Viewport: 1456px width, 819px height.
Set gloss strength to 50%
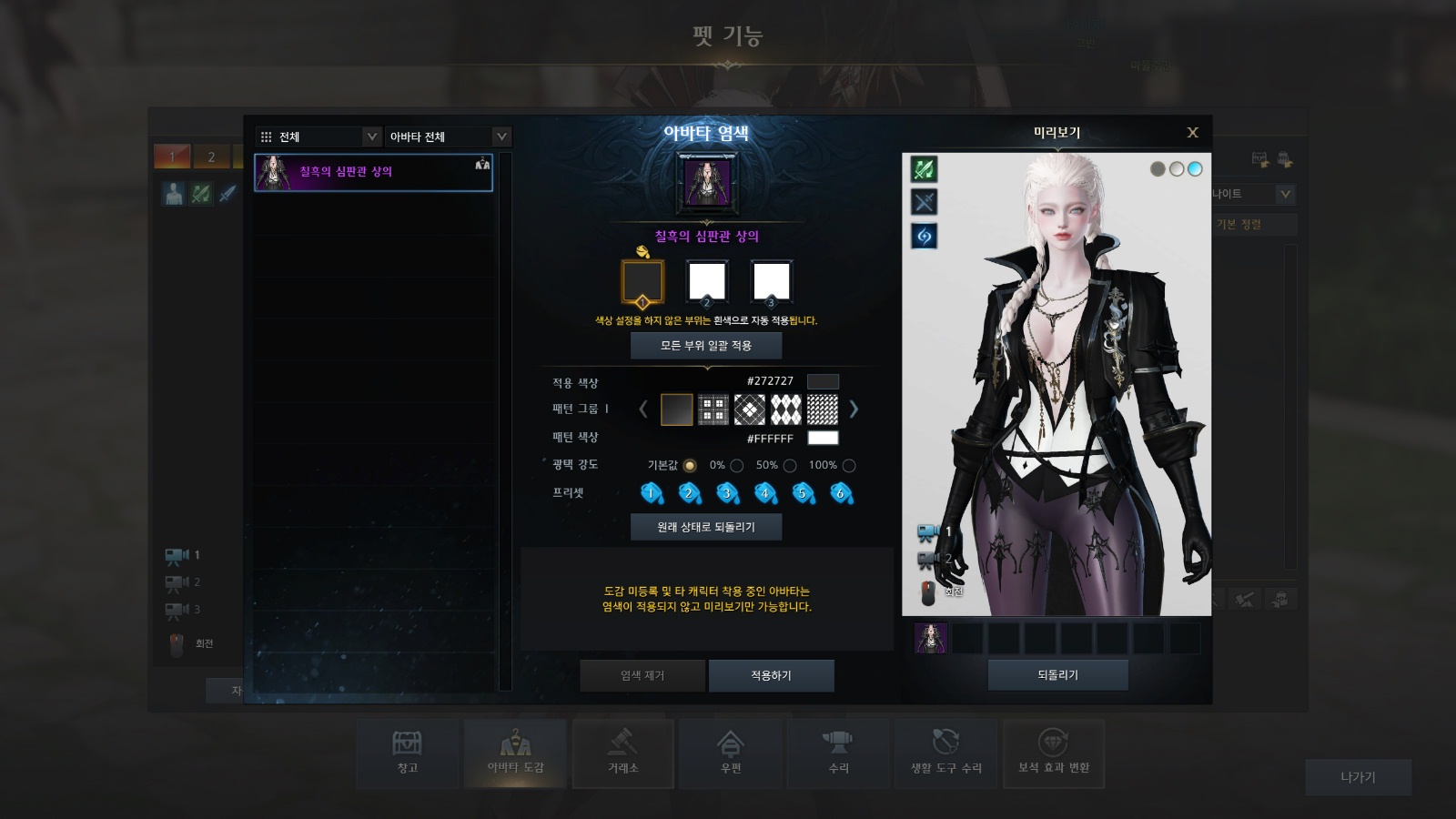point(790,466)
